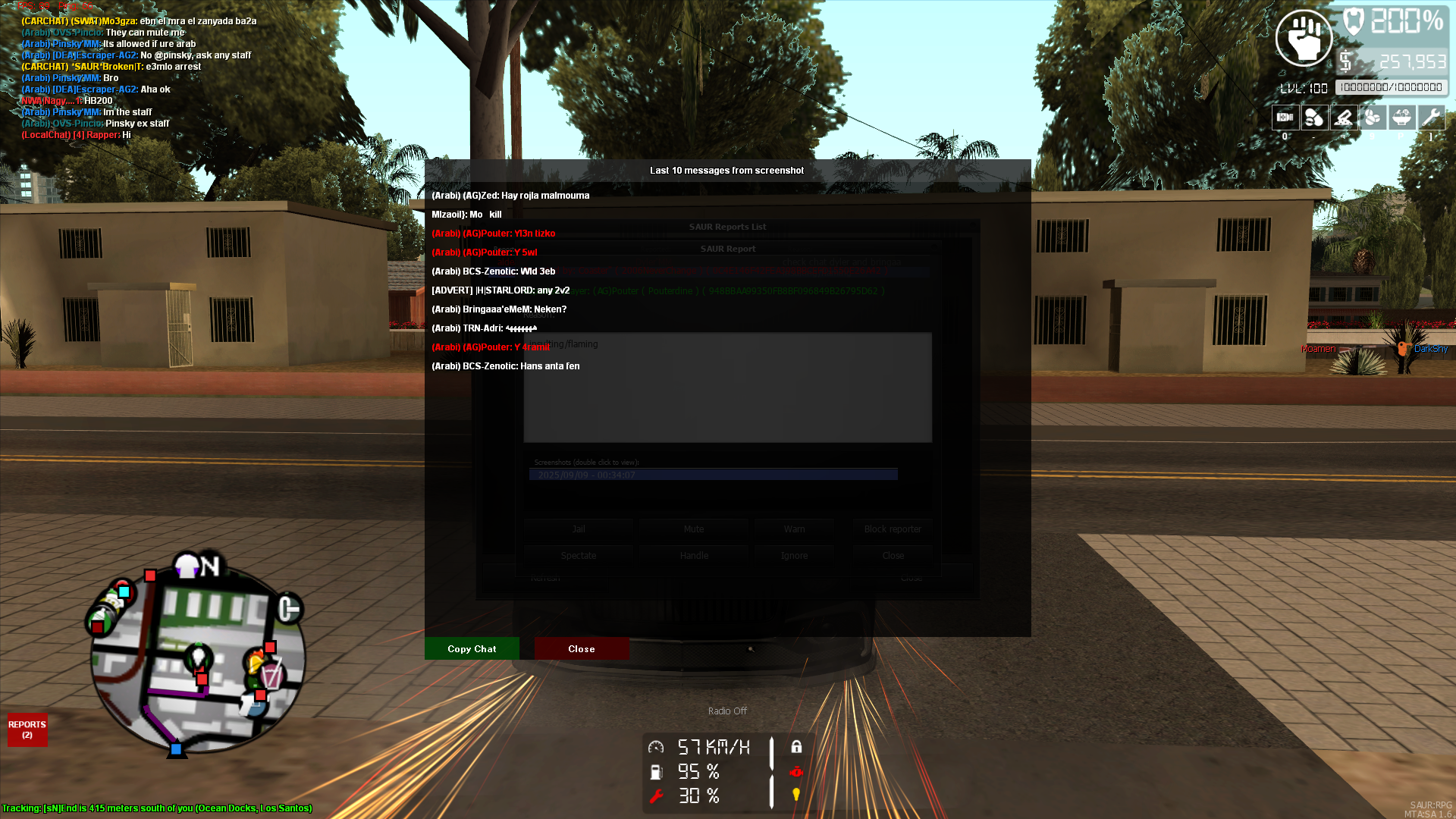
Task: Copy the chat log with Copy Chat
Action: pos(472,648)
